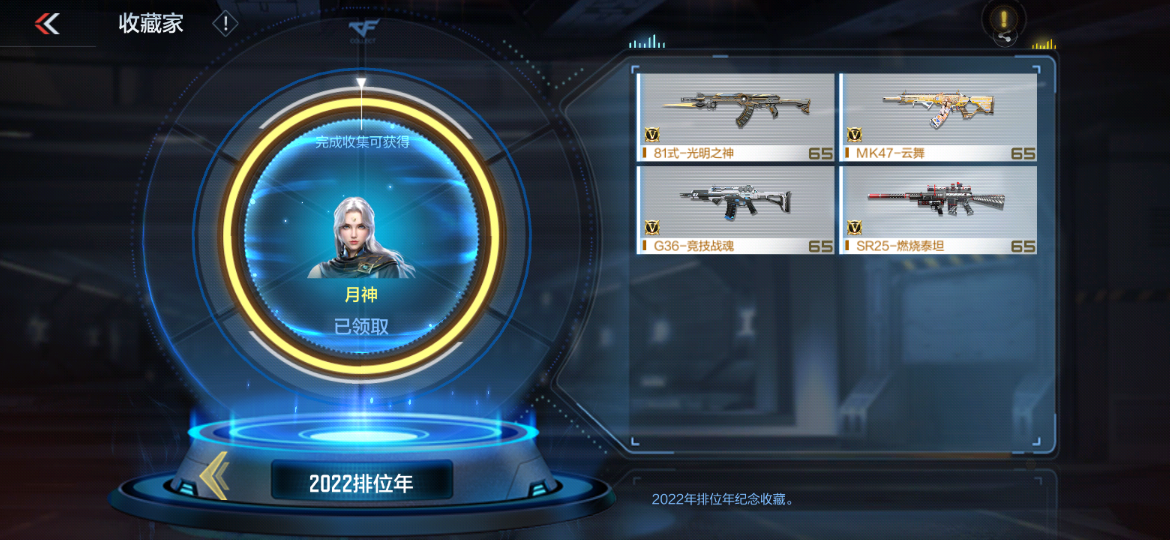Choose the SR25-燃烧泰坦 sniper card
Viewport: 1170px width, 540px height.
tap(938, 209)
